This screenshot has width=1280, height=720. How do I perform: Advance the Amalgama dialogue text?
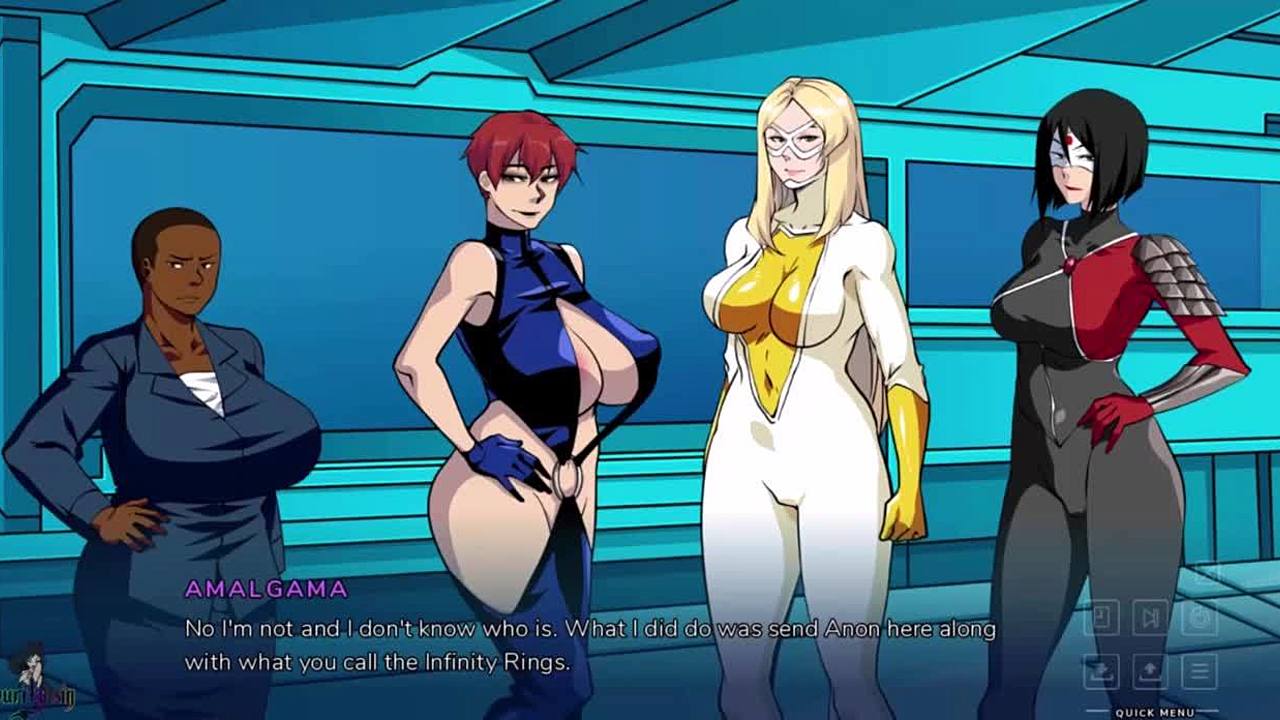(590, 645)
